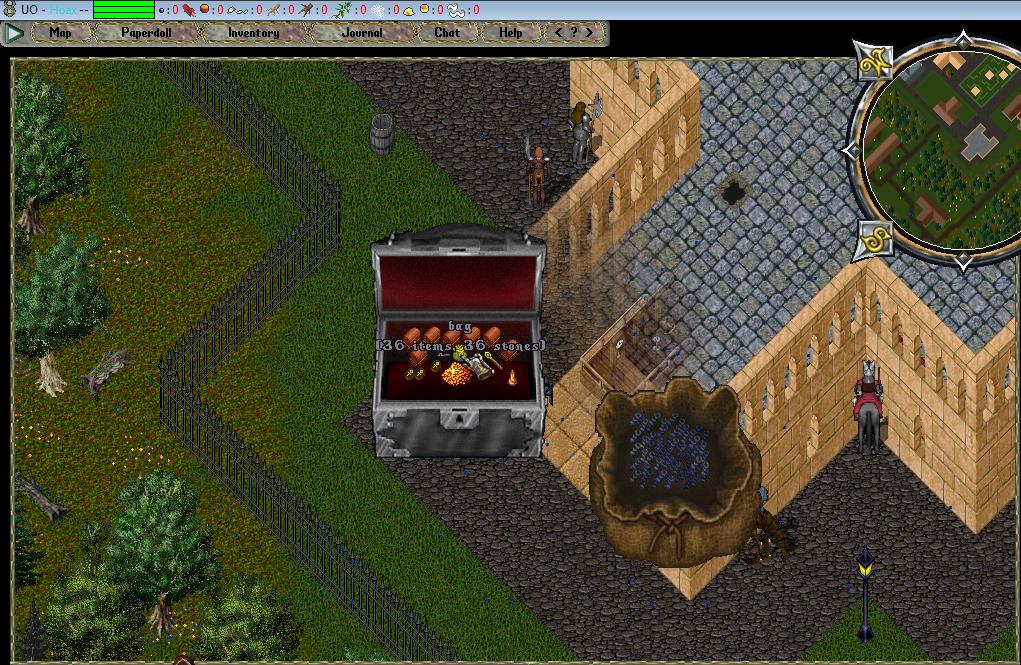This screenshot has width=1021, height=665.
Task: Open the Inventory backpack
Action: 253,32
